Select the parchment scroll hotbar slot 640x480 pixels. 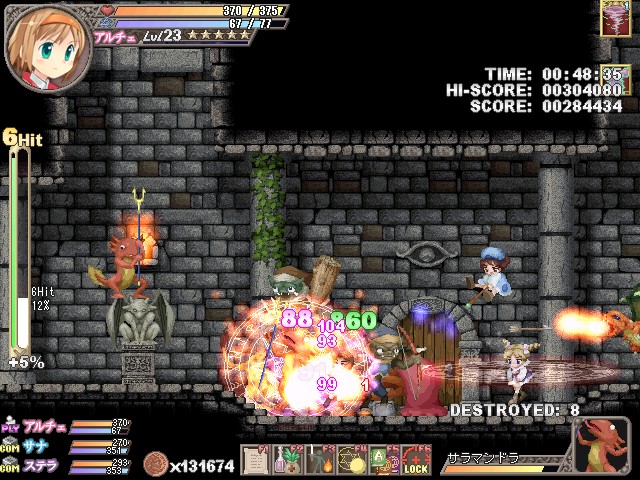point(255,462)
